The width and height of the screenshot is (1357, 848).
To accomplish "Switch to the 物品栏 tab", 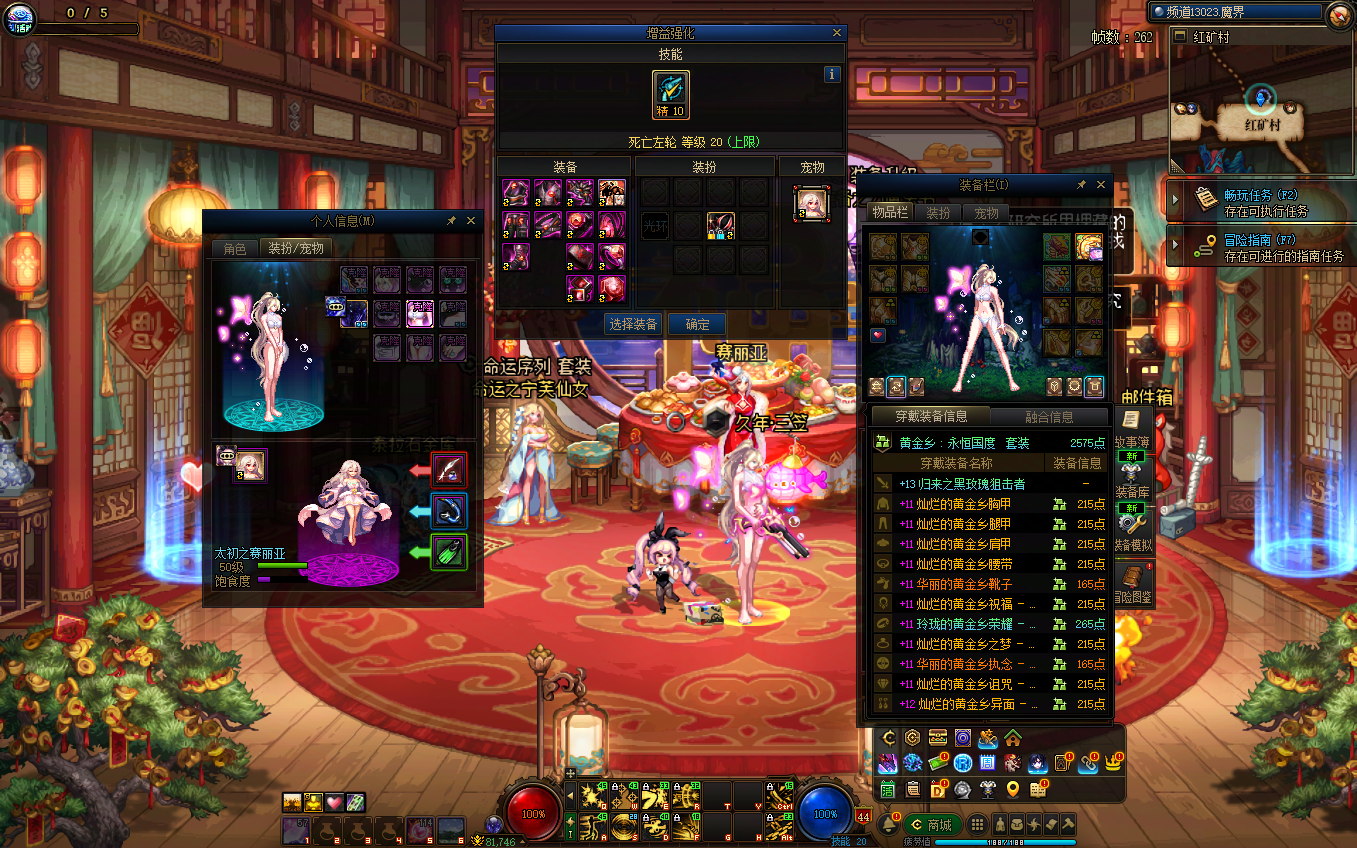I will coord(889,213).
